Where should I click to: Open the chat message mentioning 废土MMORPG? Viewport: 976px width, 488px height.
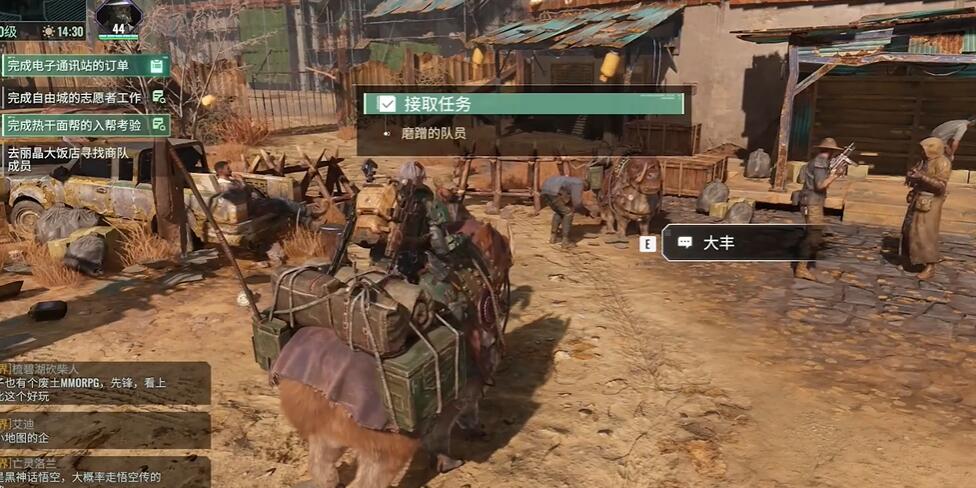coord(104,383)
